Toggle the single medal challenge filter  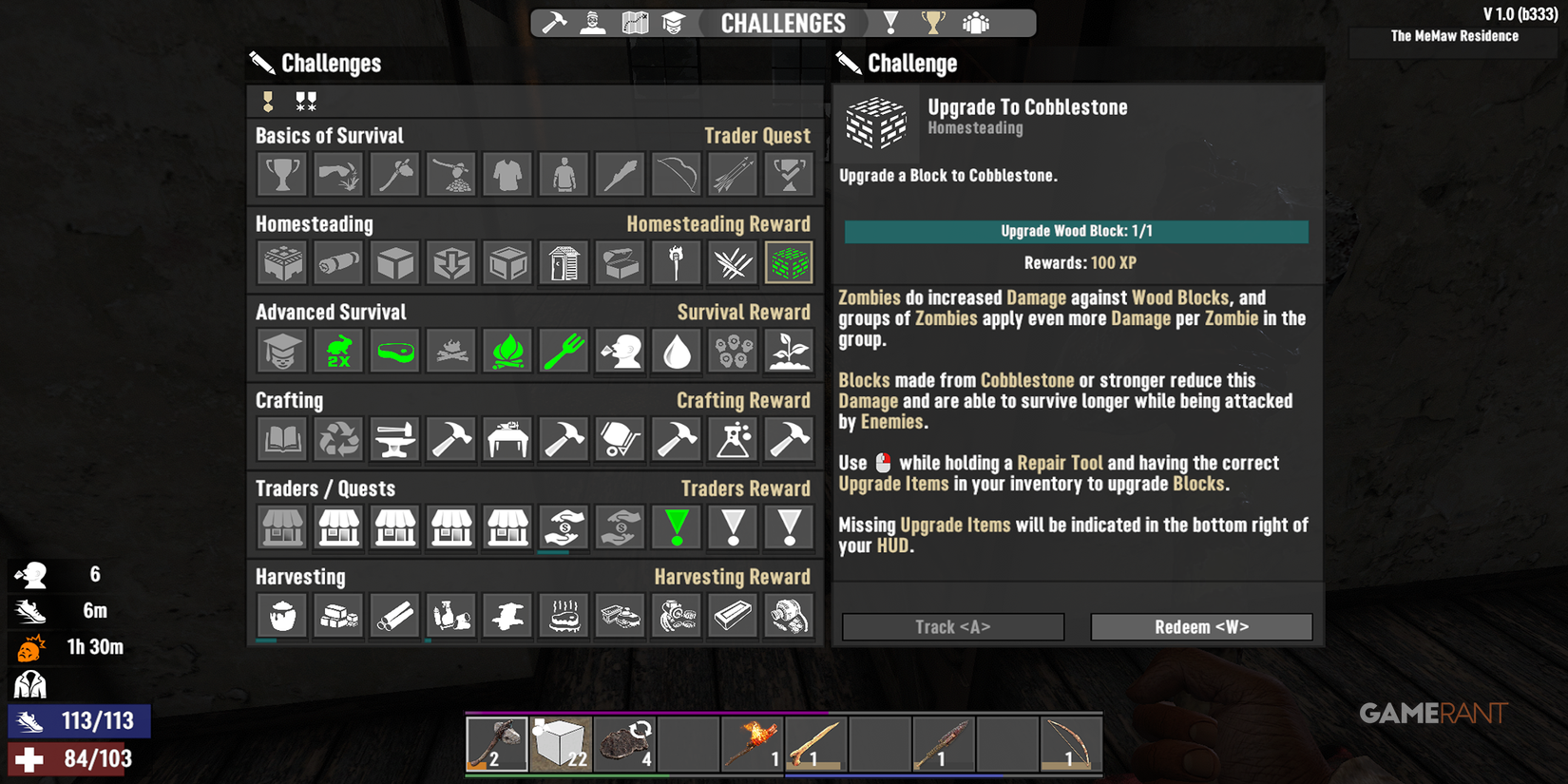266,100
